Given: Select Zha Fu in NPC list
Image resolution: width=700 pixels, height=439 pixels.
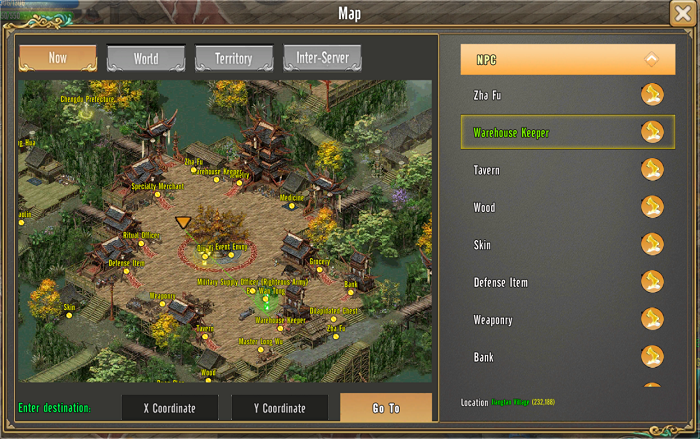Looking at the screenshot, I should [x=567, y=95].
